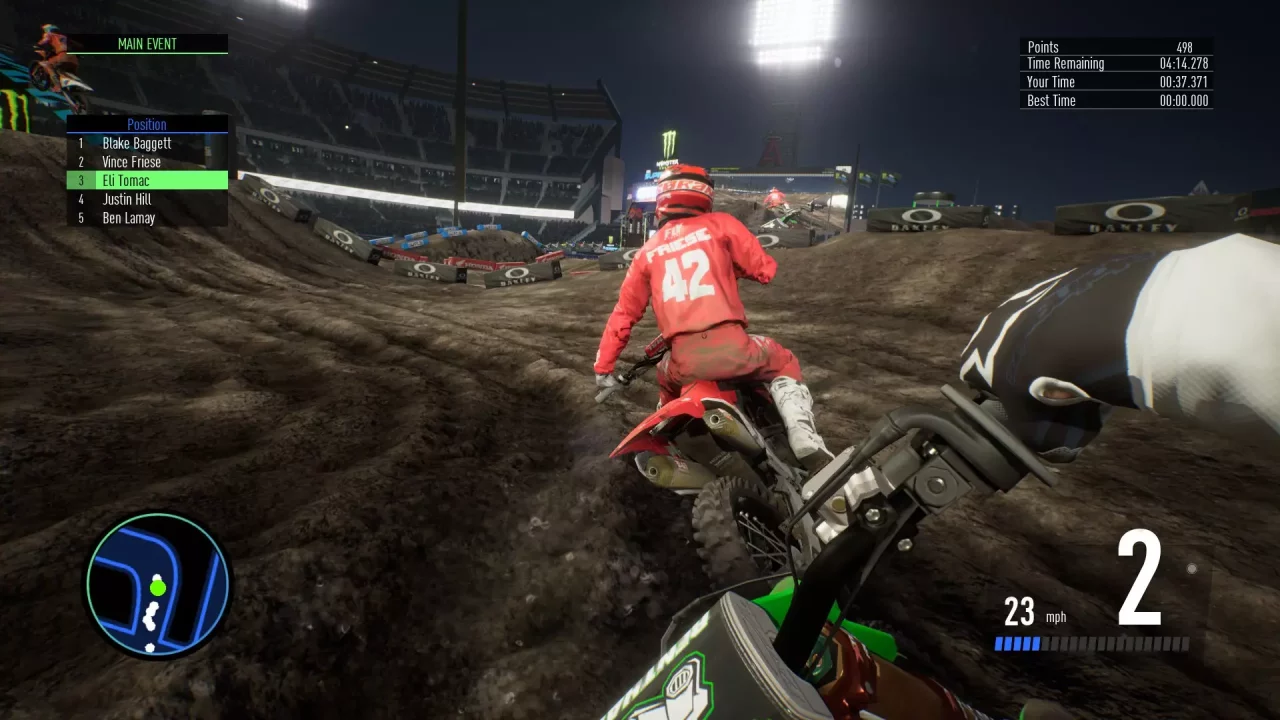Collapse the Time Remaining display

(x=1114, y=63)
